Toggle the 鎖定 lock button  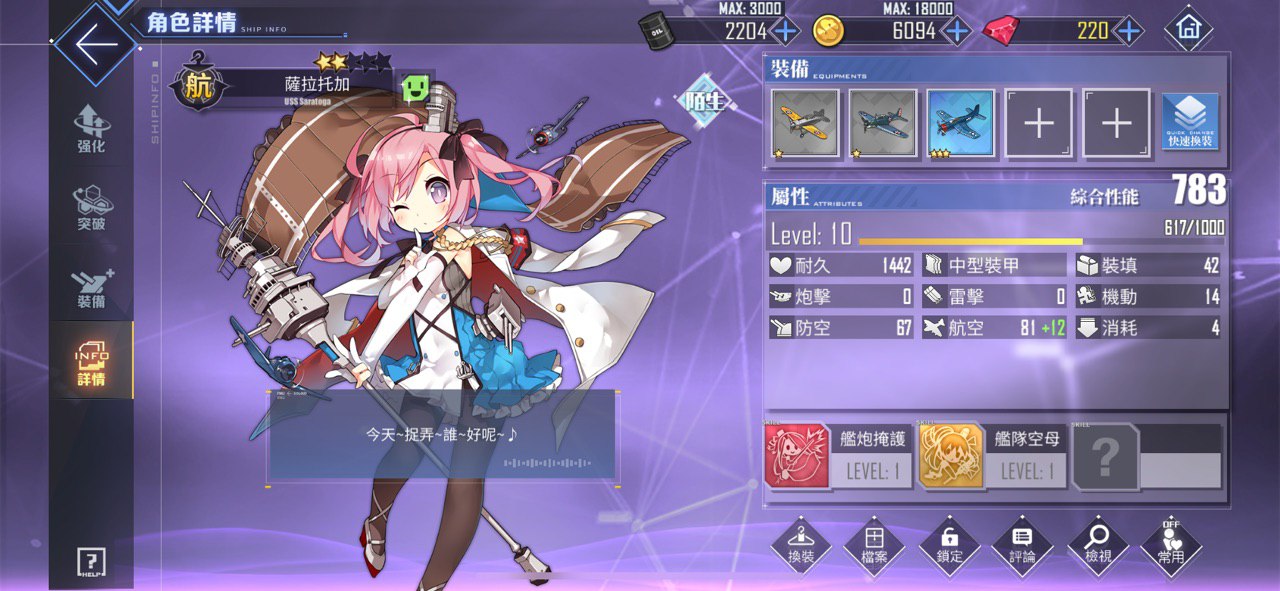949,545
